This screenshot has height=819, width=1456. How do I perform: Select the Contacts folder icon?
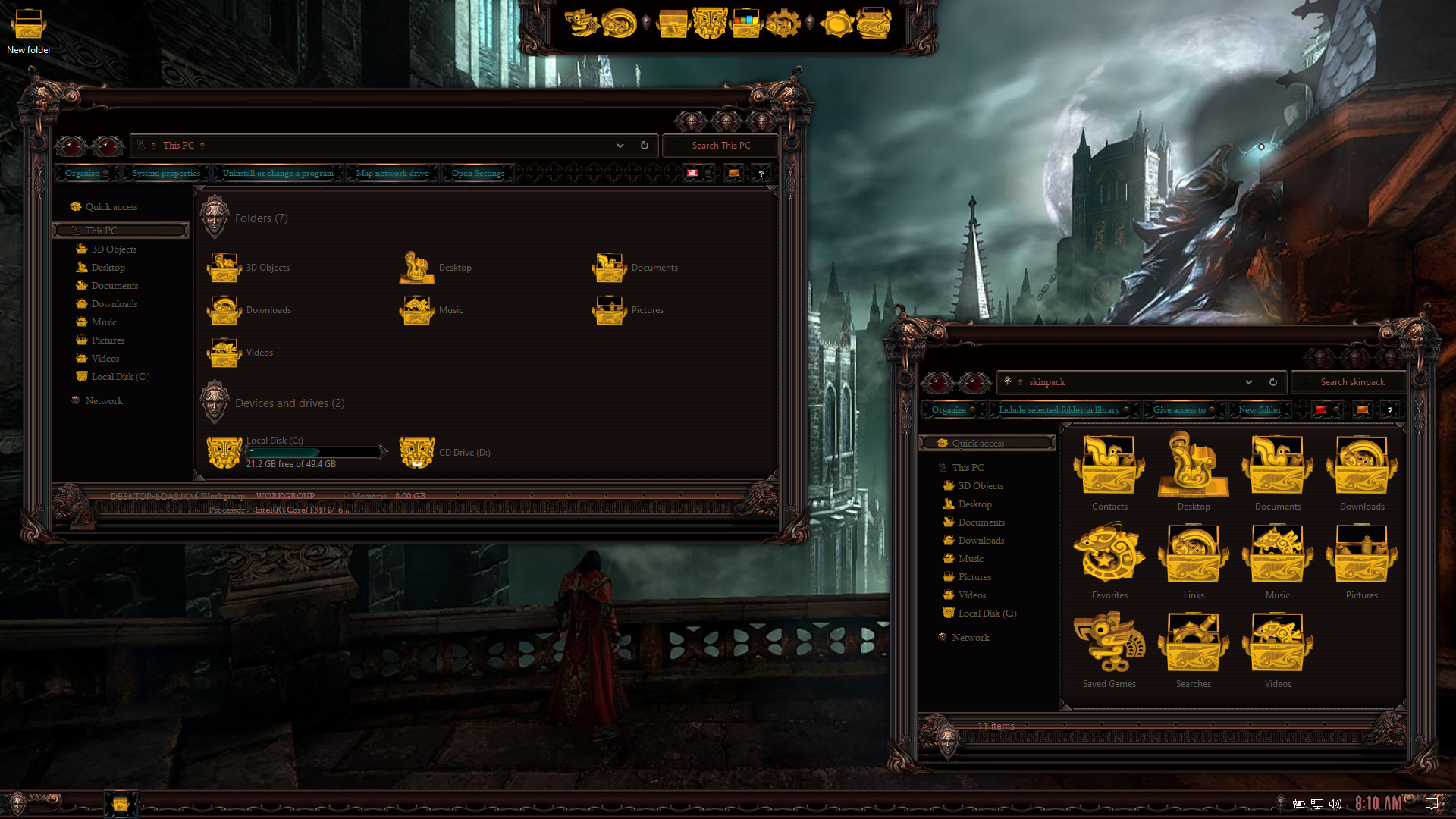[1109, 464]
